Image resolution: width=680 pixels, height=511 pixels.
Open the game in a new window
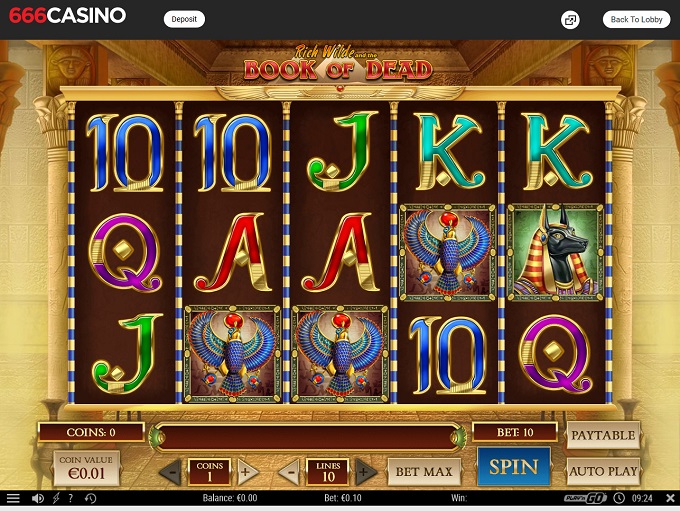[x=570, y=19]
